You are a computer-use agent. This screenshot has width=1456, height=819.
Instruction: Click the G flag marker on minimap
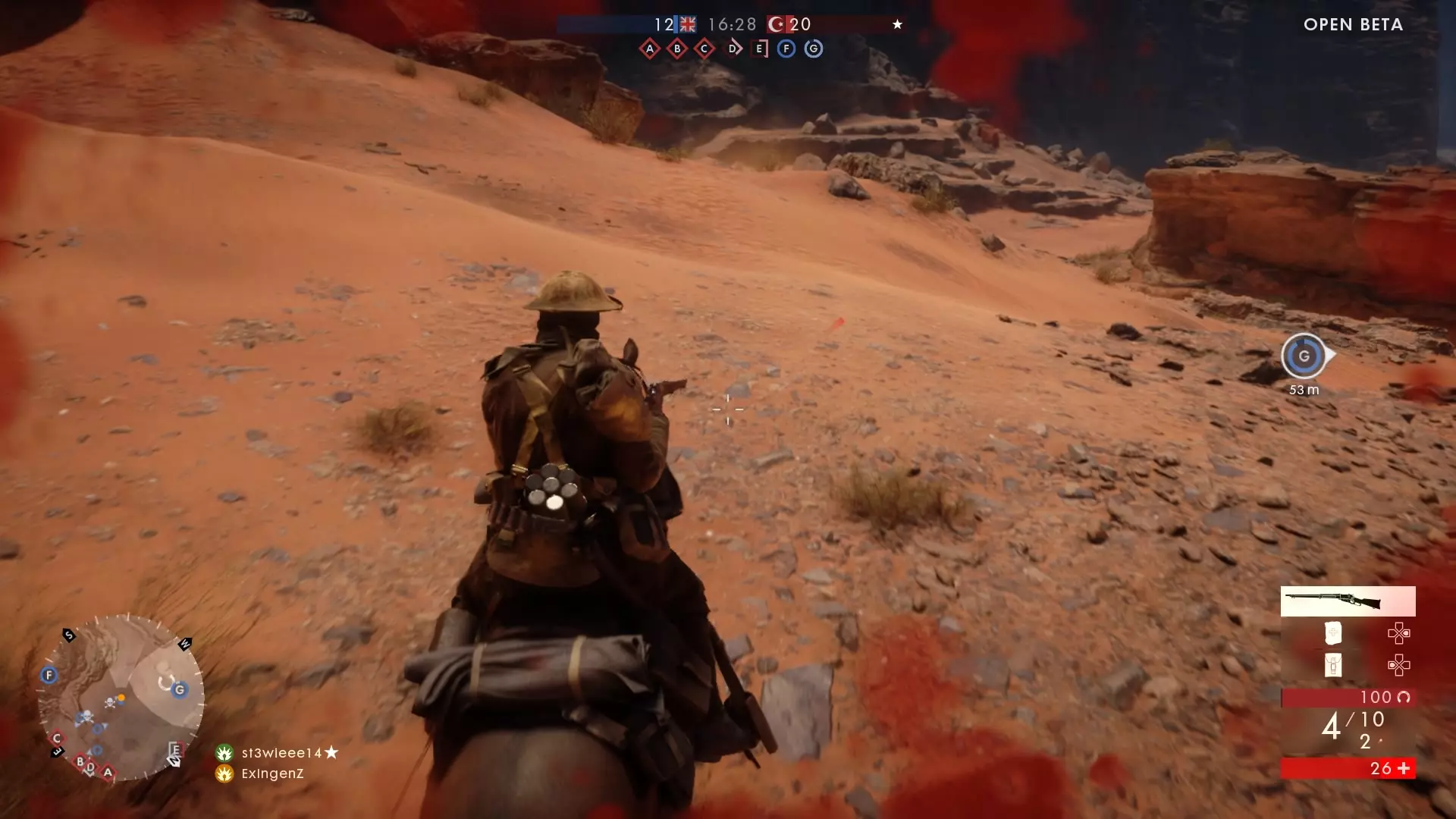point(180,690)
